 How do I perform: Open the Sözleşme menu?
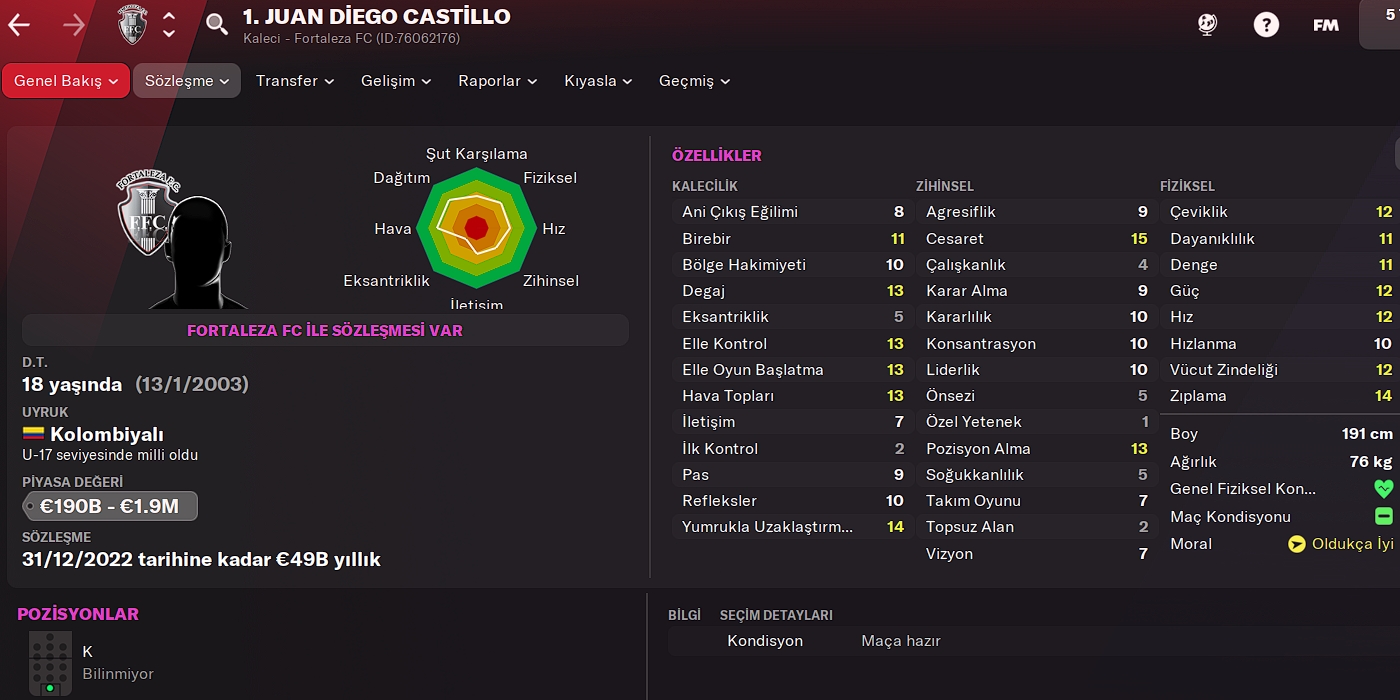click(x=187, y=81)
